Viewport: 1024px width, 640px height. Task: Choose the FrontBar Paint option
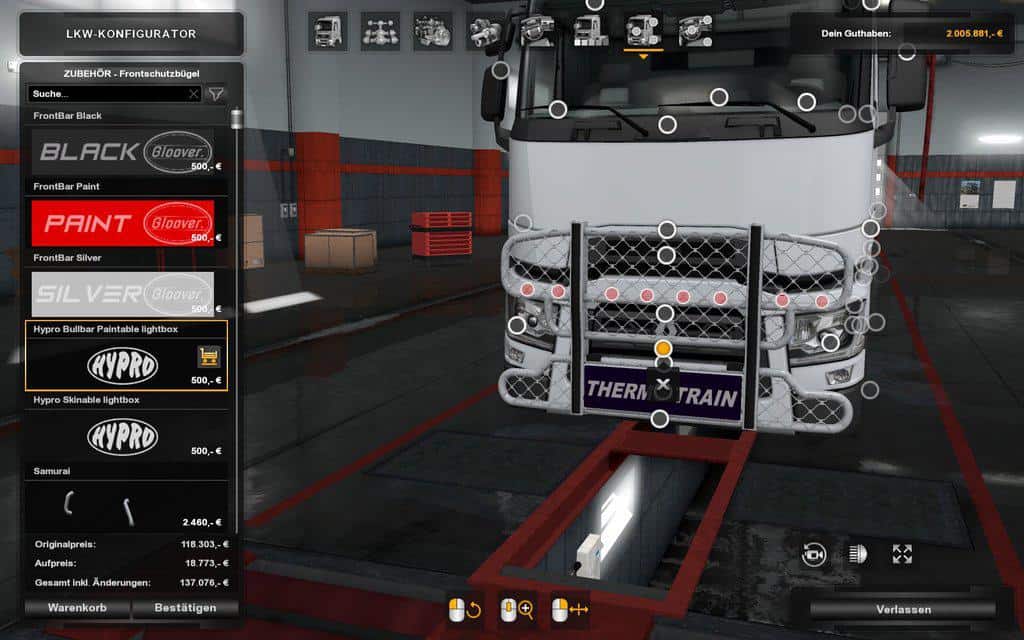click(x=123, y=222)
